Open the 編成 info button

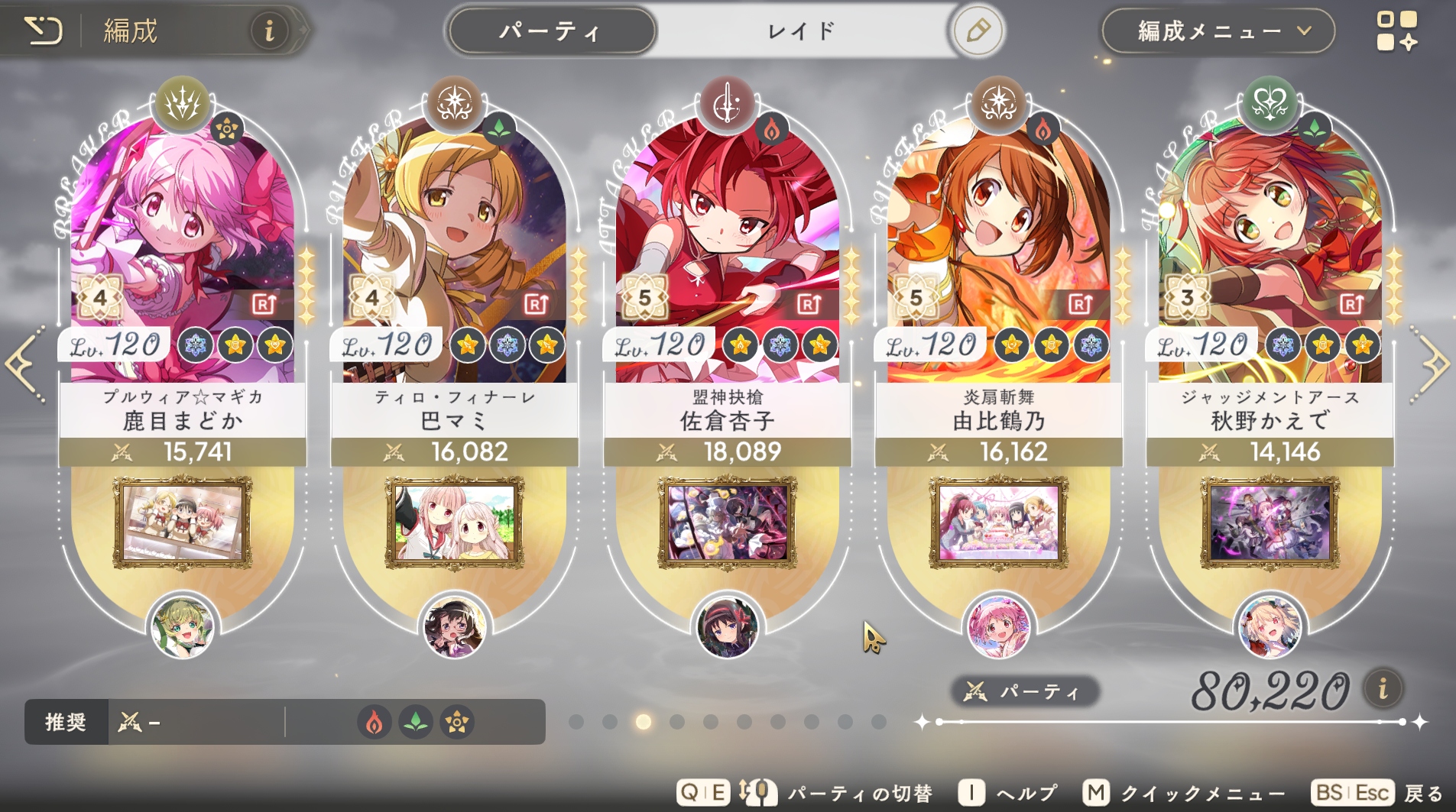click(x=268, y=31)
